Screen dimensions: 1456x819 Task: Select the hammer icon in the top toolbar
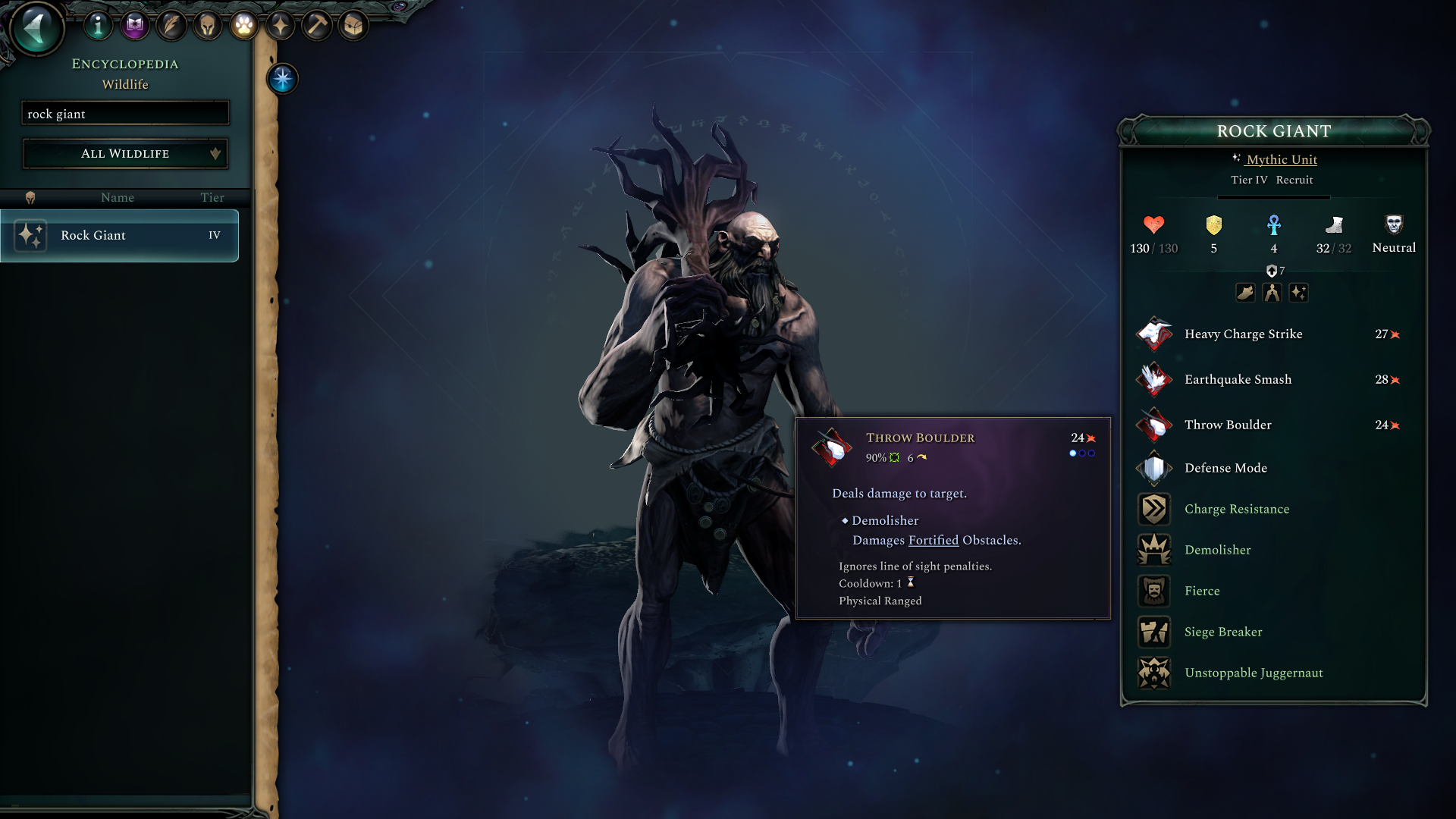(x=316, y=25)
